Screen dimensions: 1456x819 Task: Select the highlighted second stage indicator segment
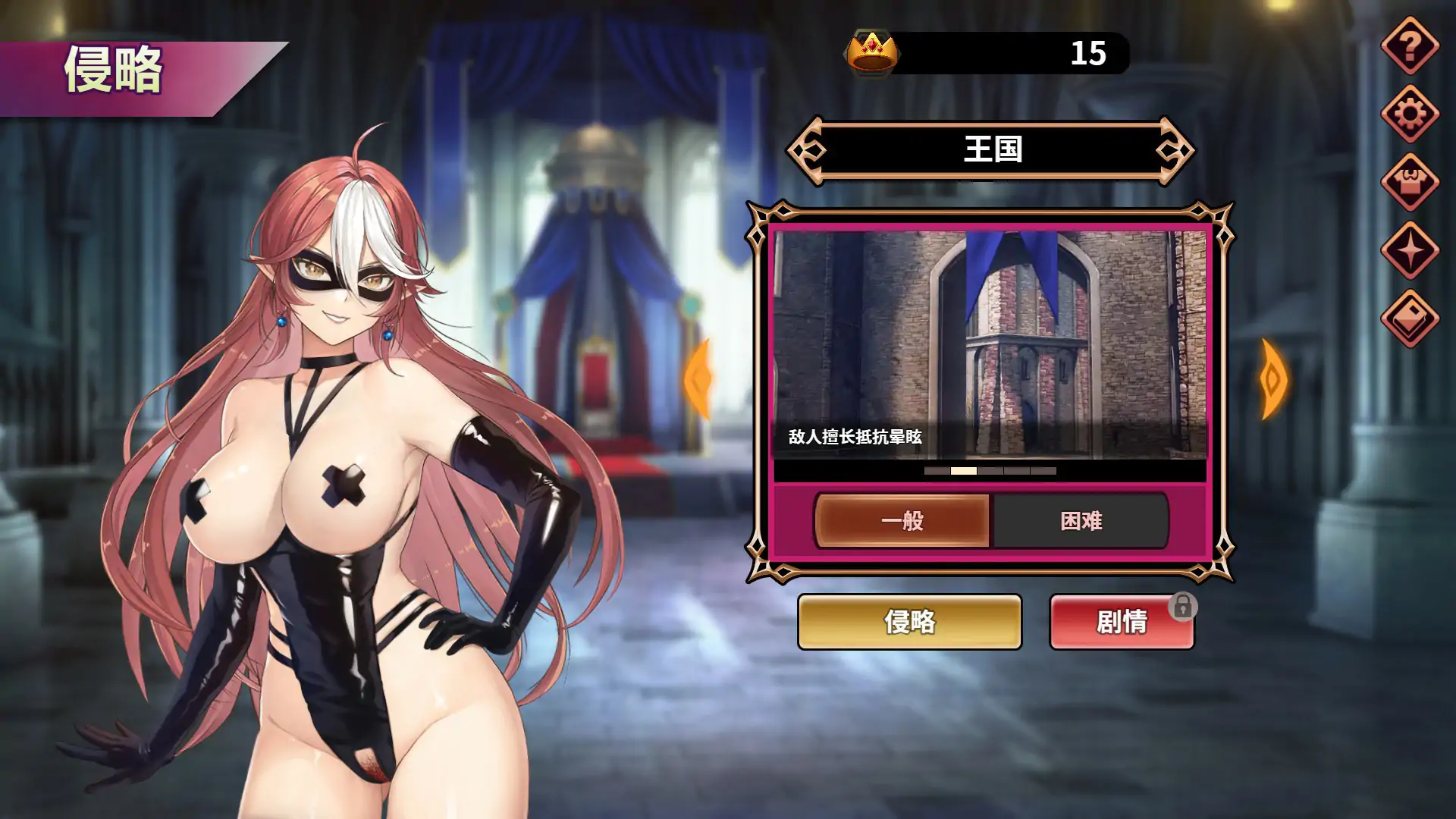point(963,471)
